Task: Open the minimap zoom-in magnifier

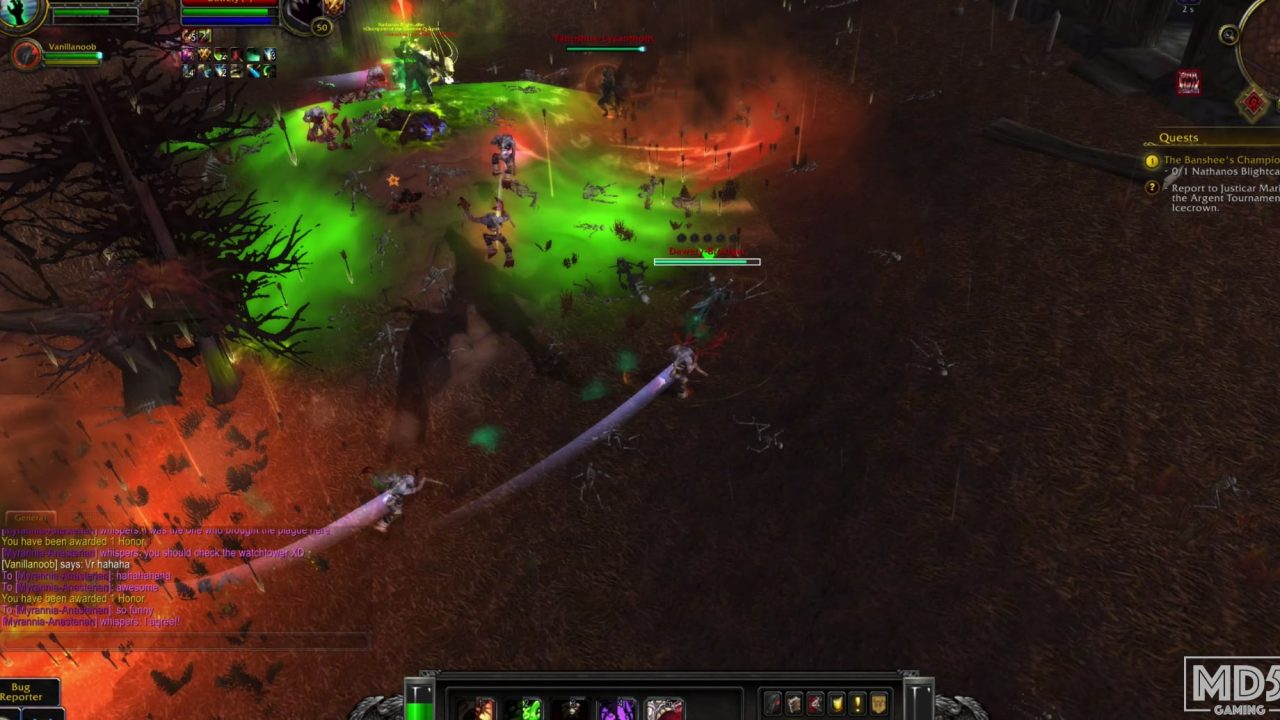Action: (x=1228, y=32)
